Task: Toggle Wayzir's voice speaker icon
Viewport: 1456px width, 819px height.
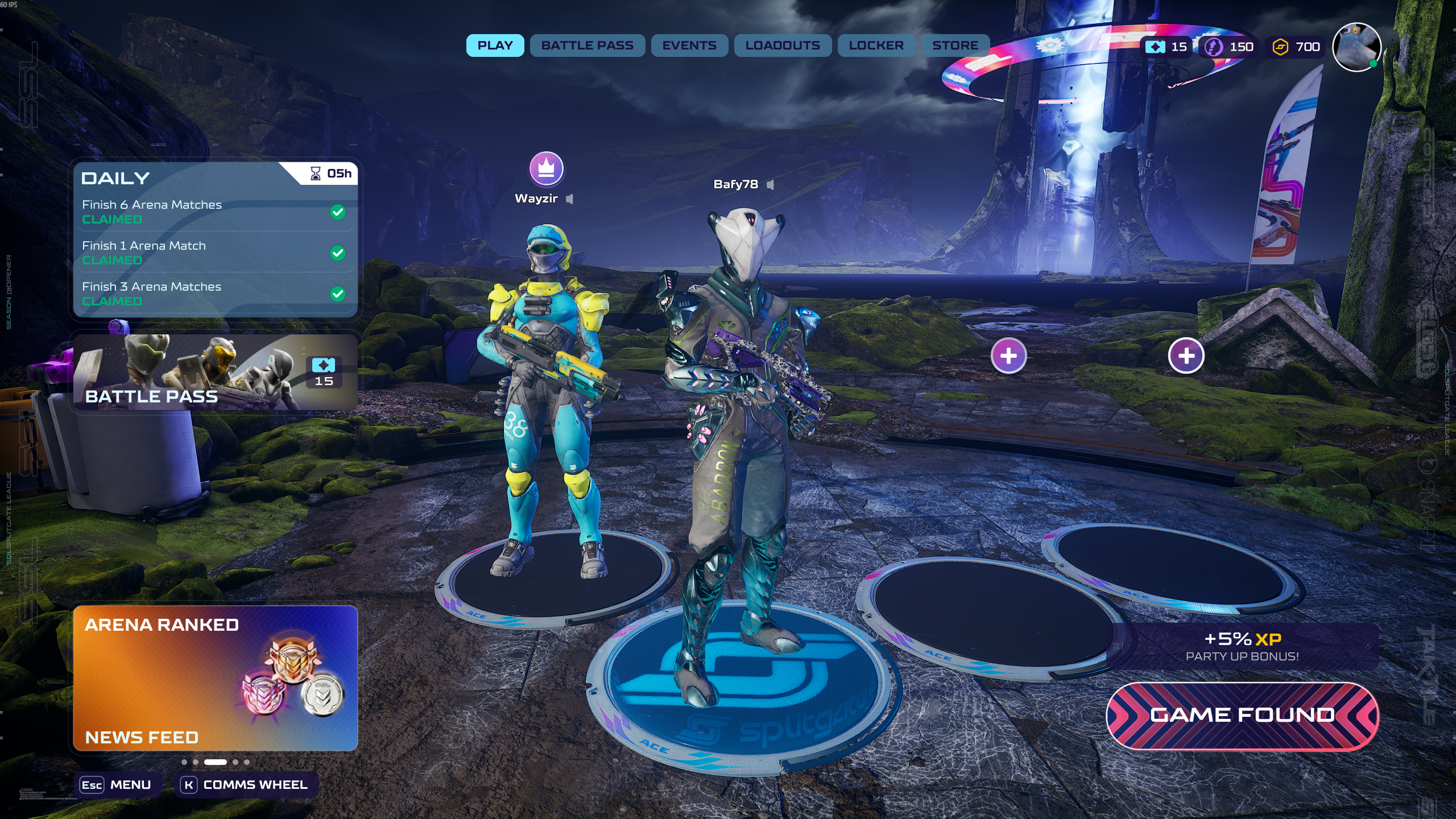Action: pos(570,198)
